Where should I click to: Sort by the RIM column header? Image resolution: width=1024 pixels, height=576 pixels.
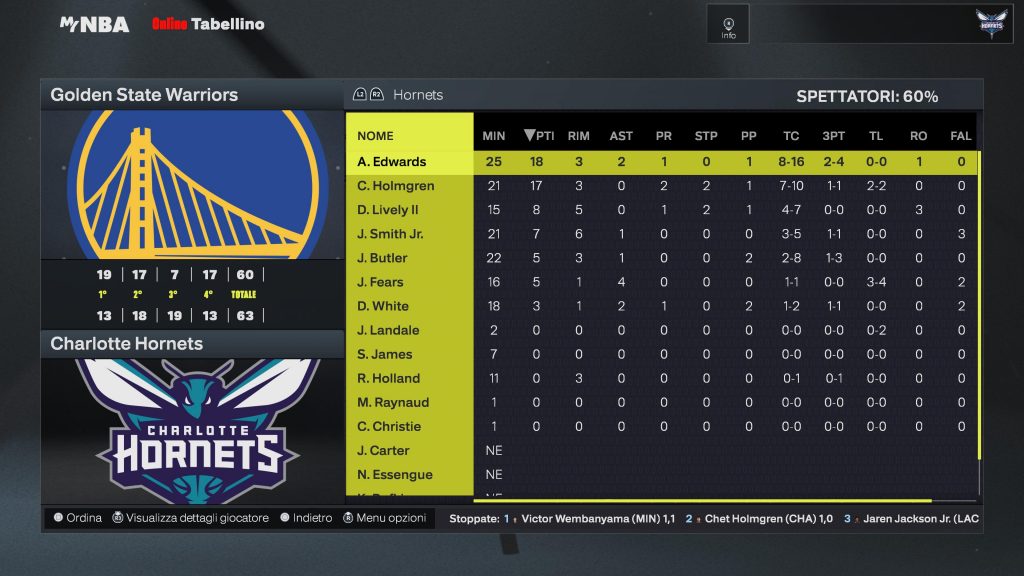[x=578, y=136]
